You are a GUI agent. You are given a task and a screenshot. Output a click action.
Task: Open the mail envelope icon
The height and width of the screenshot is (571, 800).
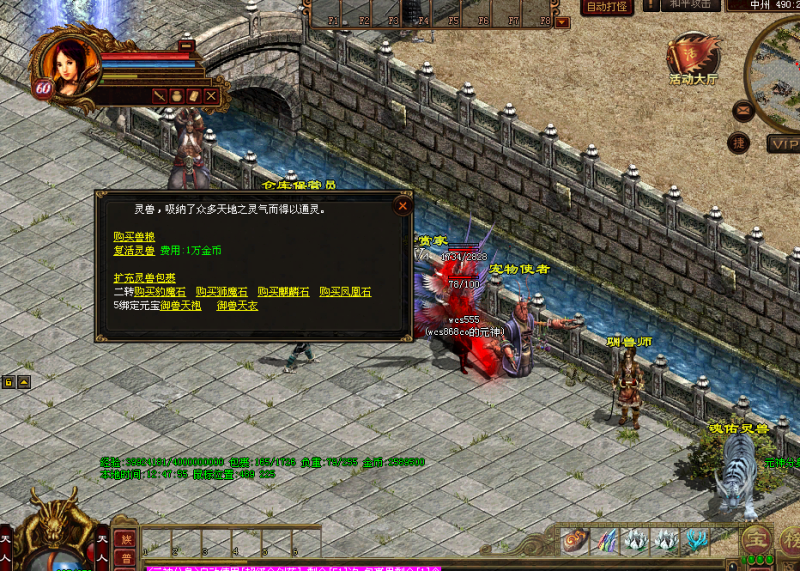coord(742,110)
